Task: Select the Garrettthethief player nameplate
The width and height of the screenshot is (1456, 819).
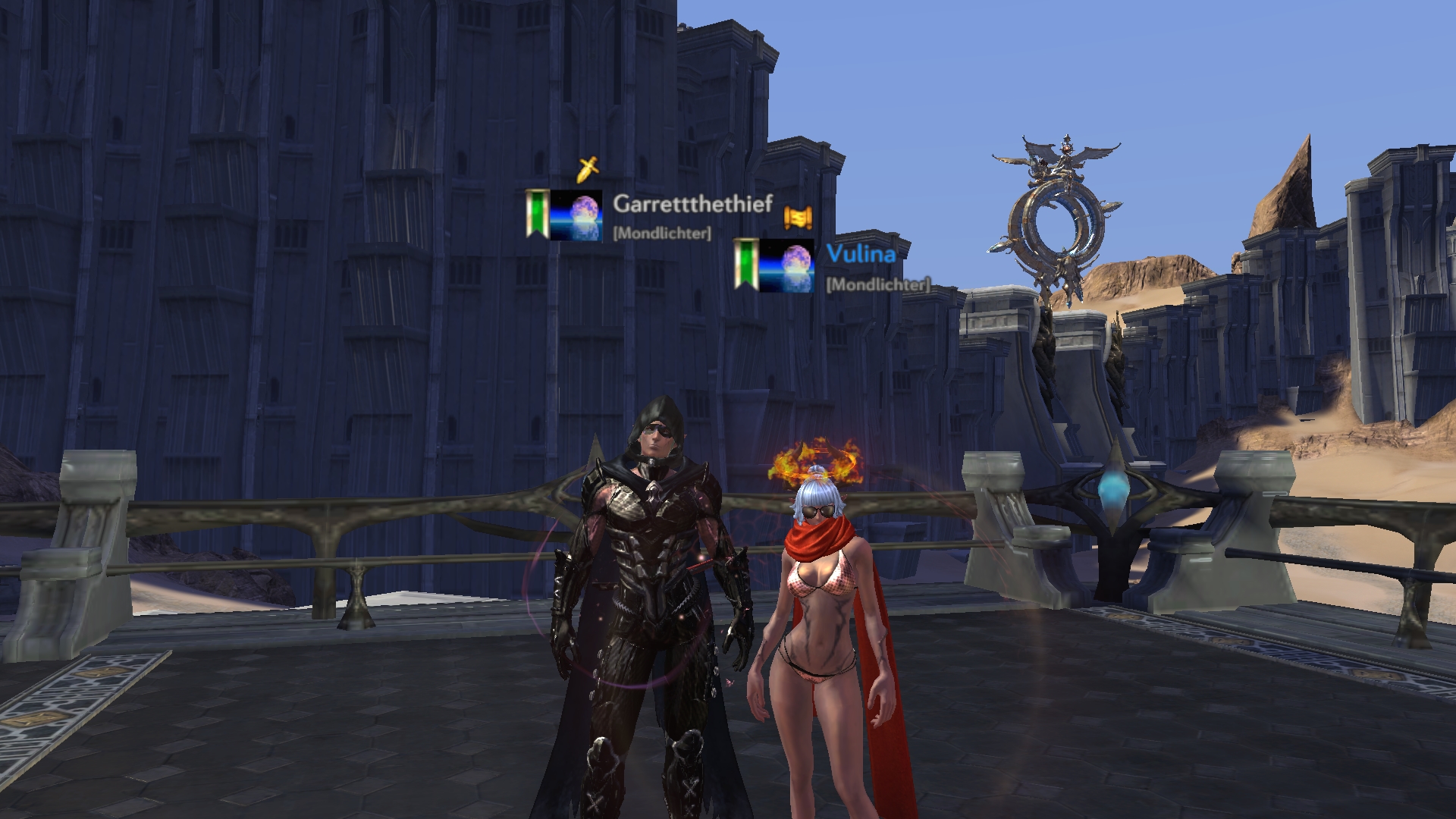Action: coord(692,204)
